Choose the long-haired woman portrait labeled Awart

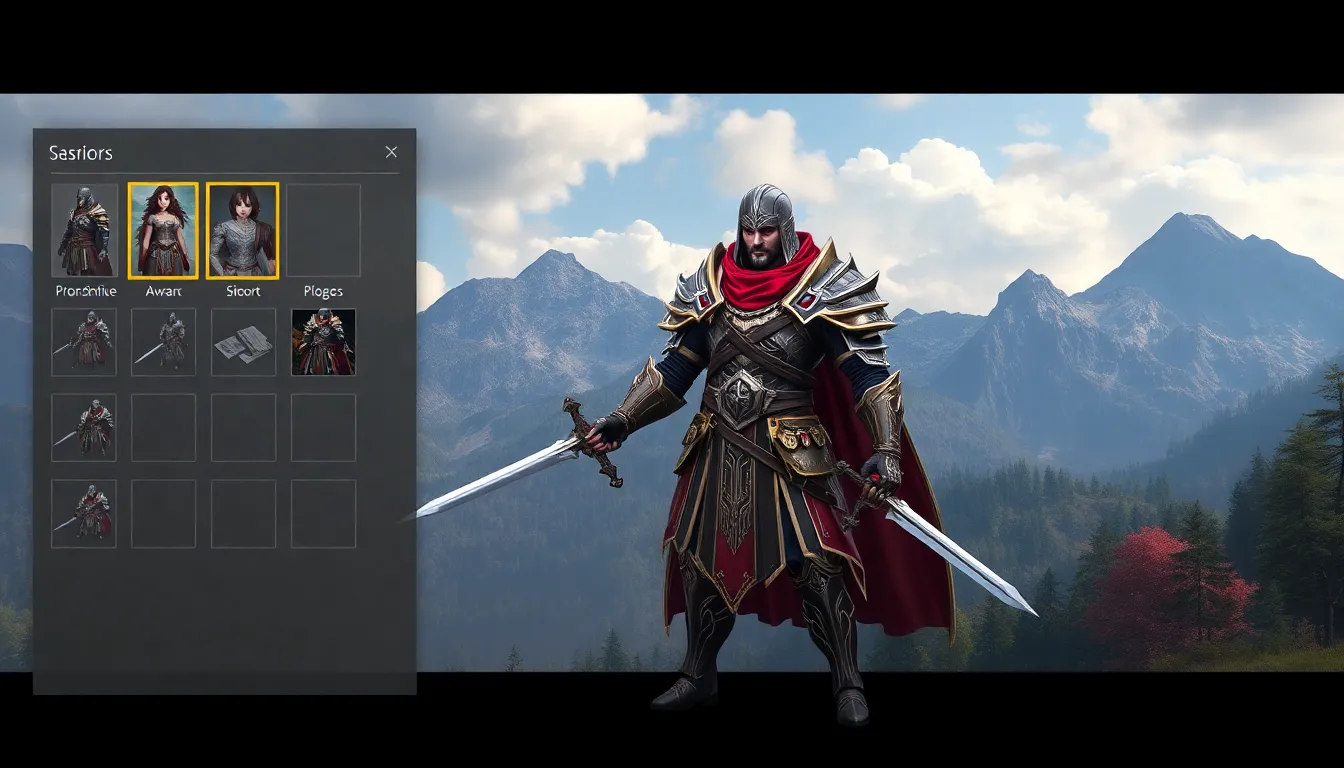(x=163, y=230)
